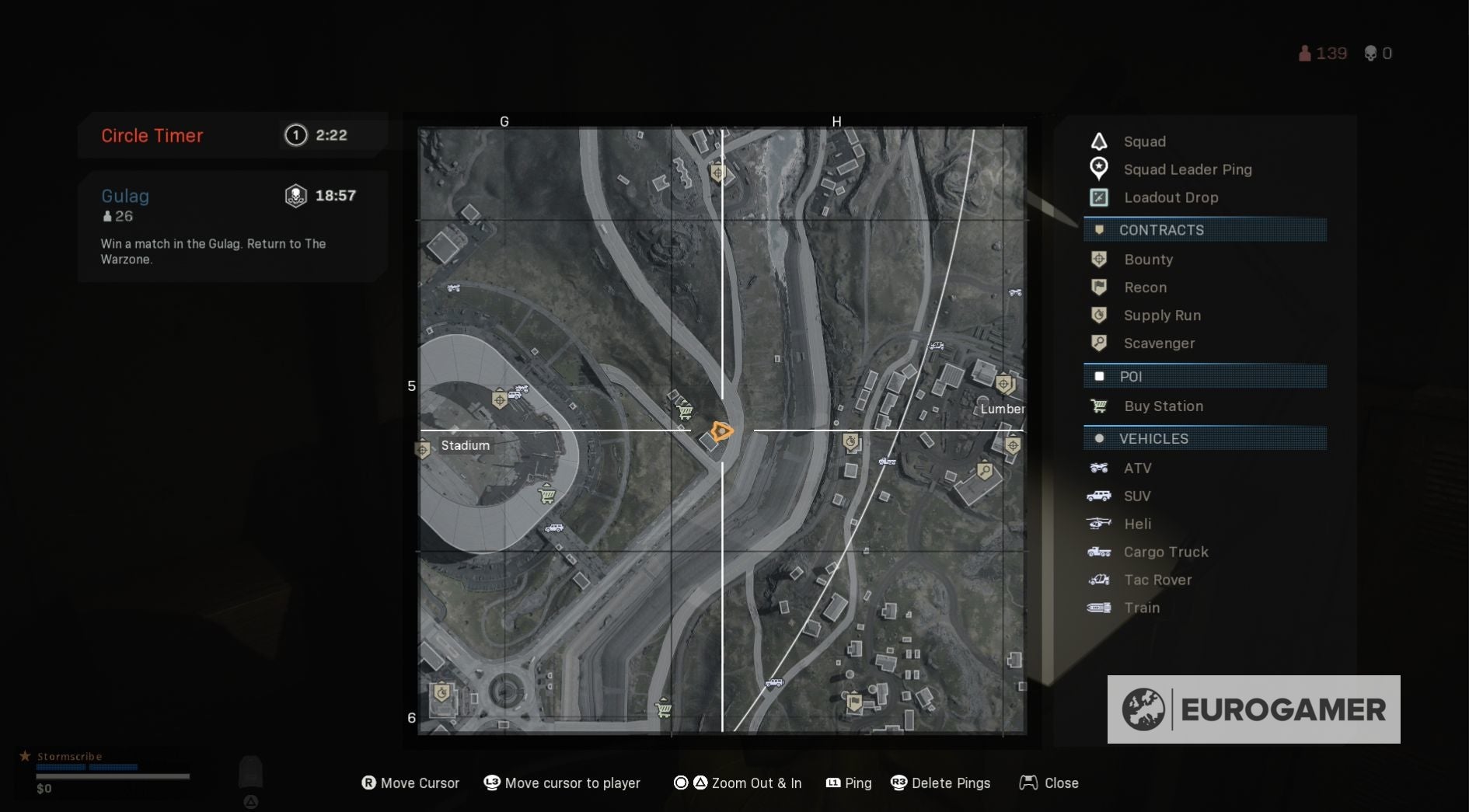Select the Bounty contract icon
Viewport: 1469px width, 812px height.
tap(1099, 259)
